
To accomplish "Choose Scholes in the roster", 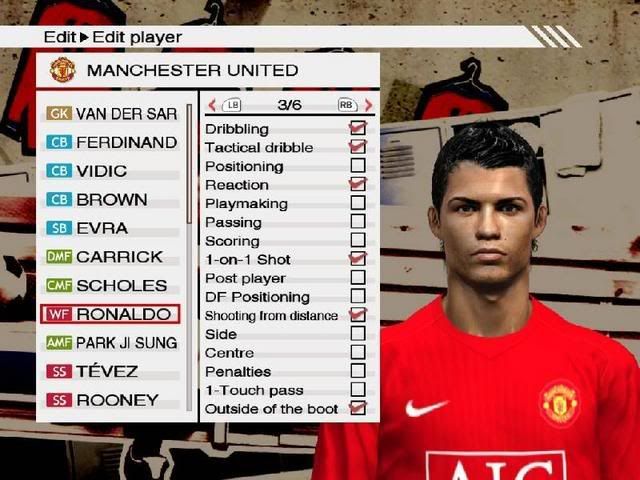I will click(x=110, y=286).
